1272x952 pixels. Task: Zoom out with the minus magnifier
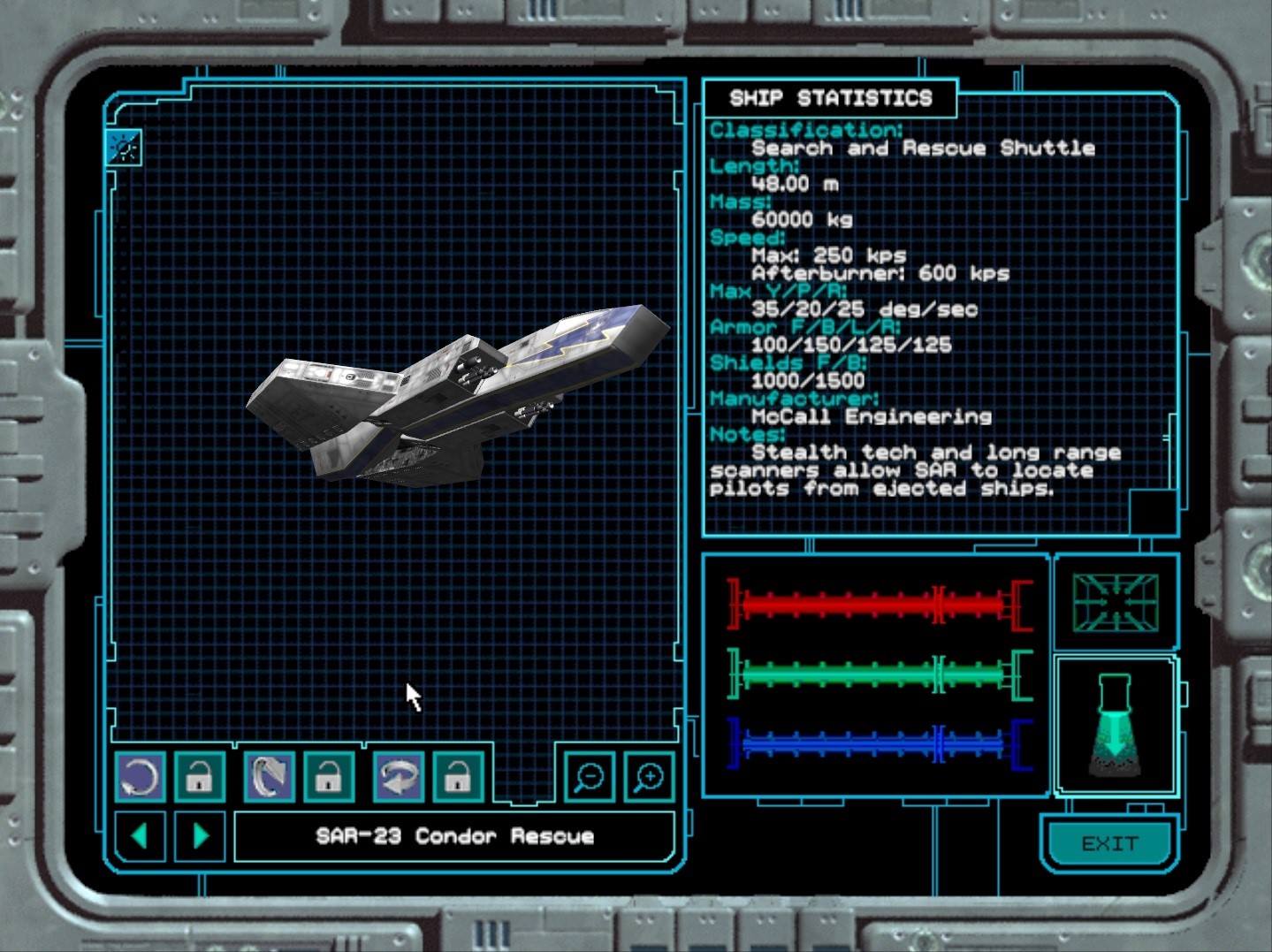pos(589,777)
